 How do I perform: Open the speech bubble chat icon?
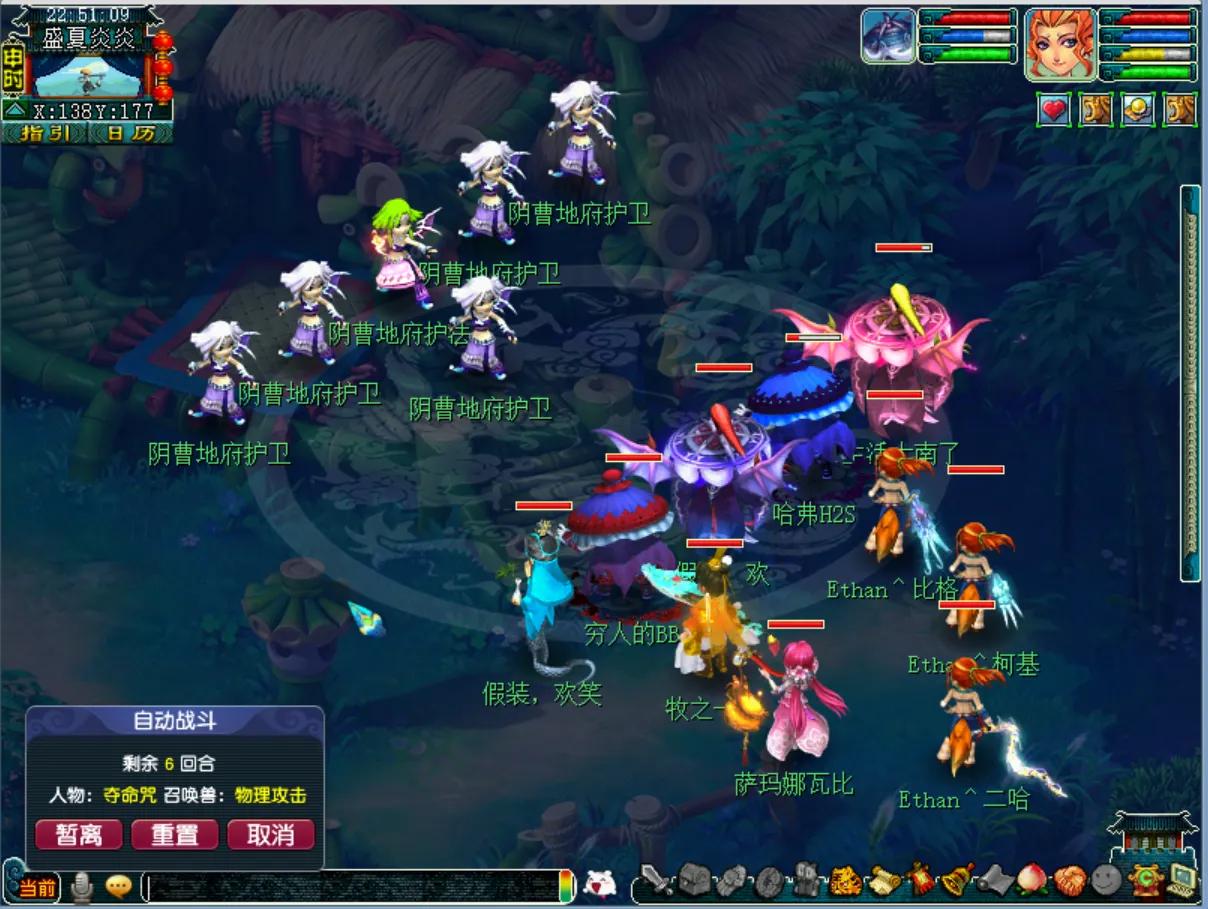pyautogui.click(x=119, y=886)
